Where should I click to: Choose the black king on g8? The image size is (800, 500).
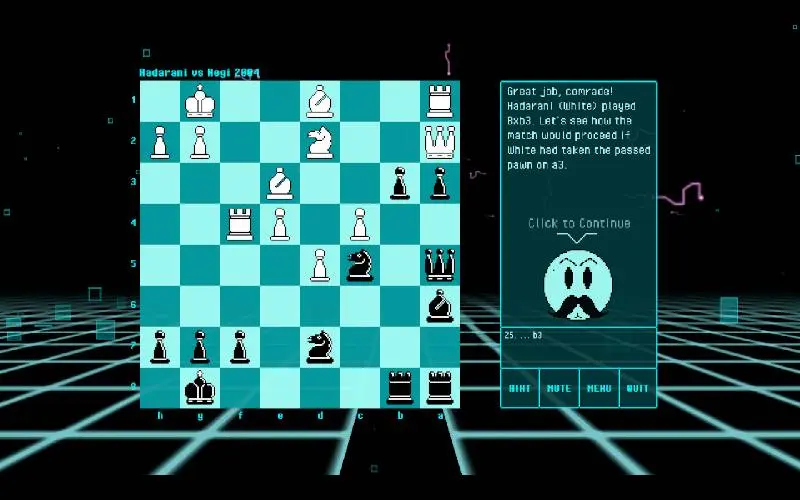tap(200, 387)
